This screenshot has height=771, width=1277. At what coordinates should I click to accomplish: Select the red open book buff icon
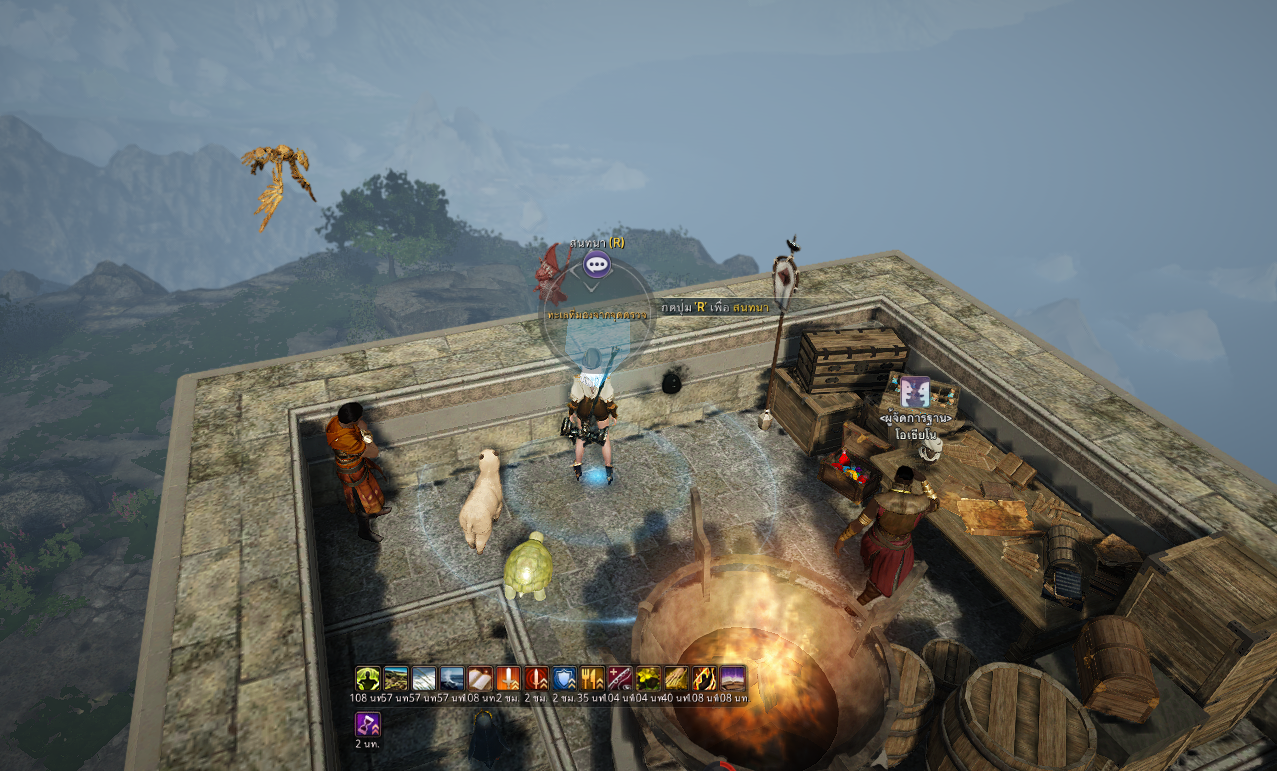coord(480,679)
